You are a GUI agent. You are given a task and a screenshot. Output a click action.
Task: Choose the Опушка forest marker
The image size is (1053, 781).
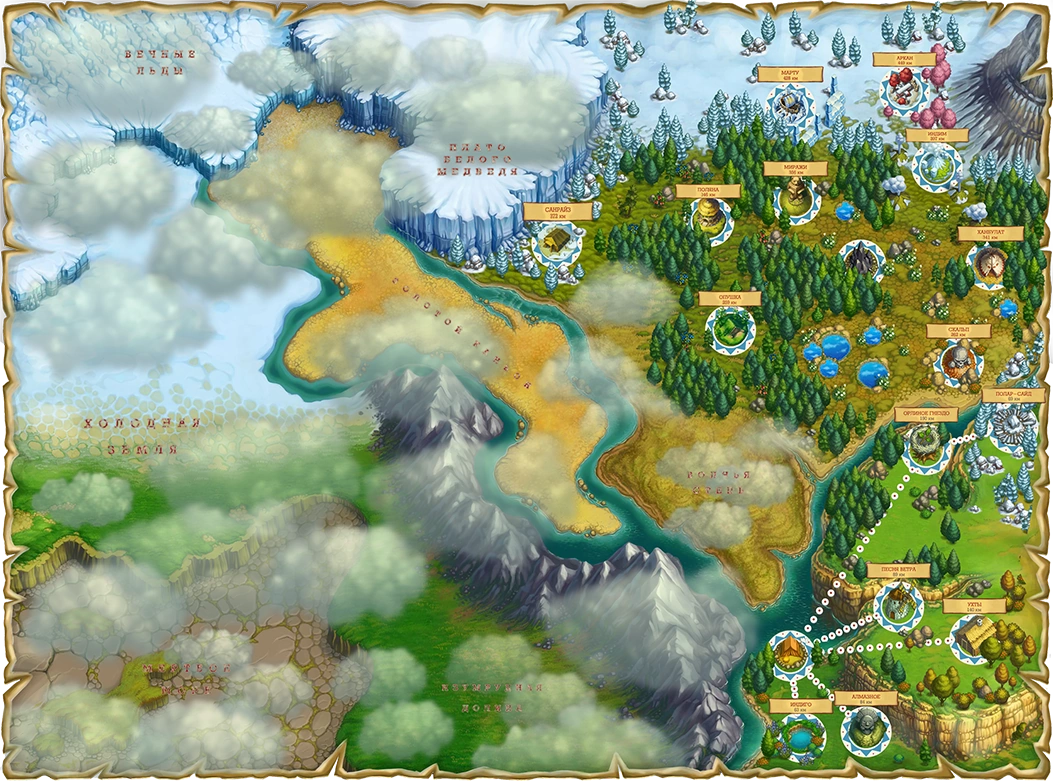point(729,327)
